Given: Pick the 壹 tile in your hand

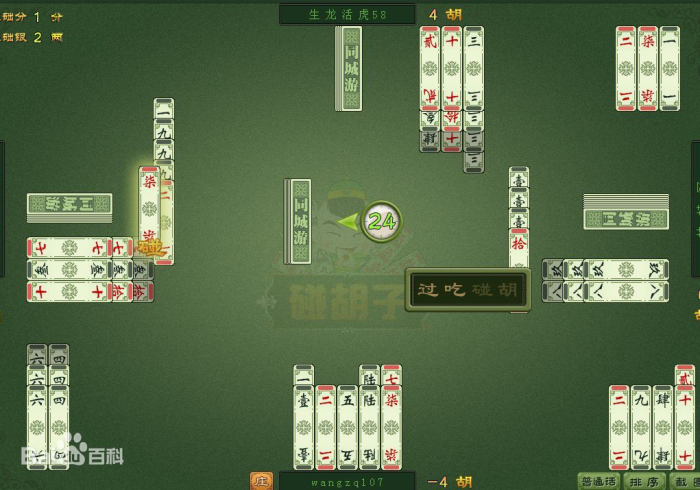Looking at the screenshot, I should (x=304, y=425).
